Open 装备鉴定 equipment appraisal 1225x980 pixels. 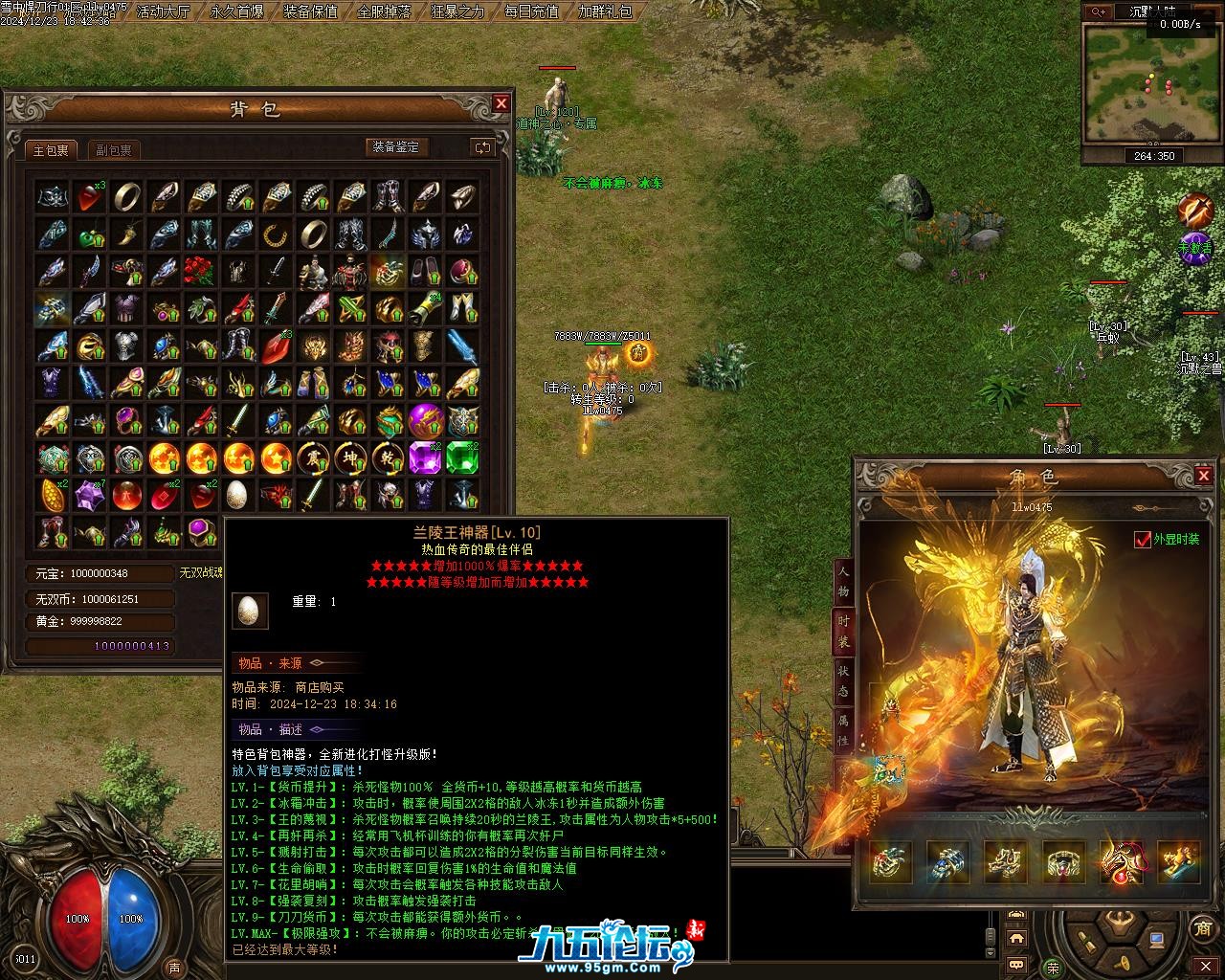[396, 147]
